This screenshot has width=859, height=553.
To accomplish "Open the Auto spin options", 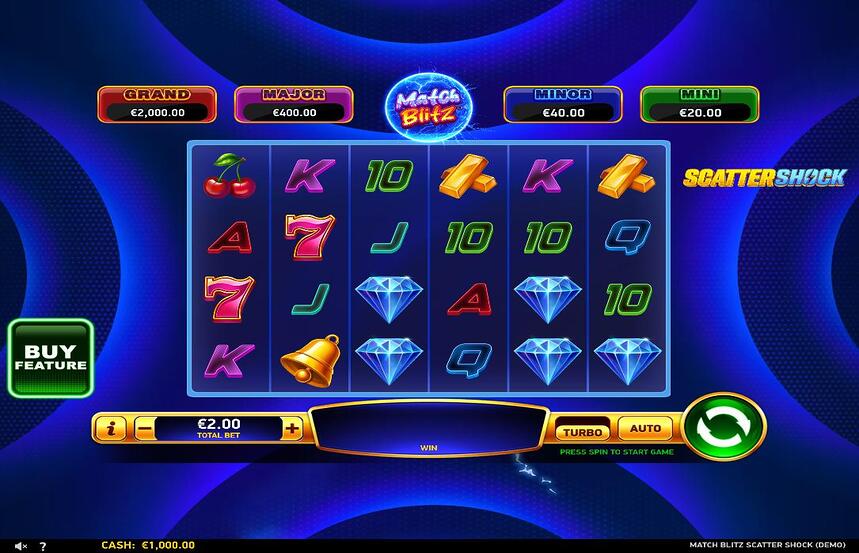I will tap(645, 429).
